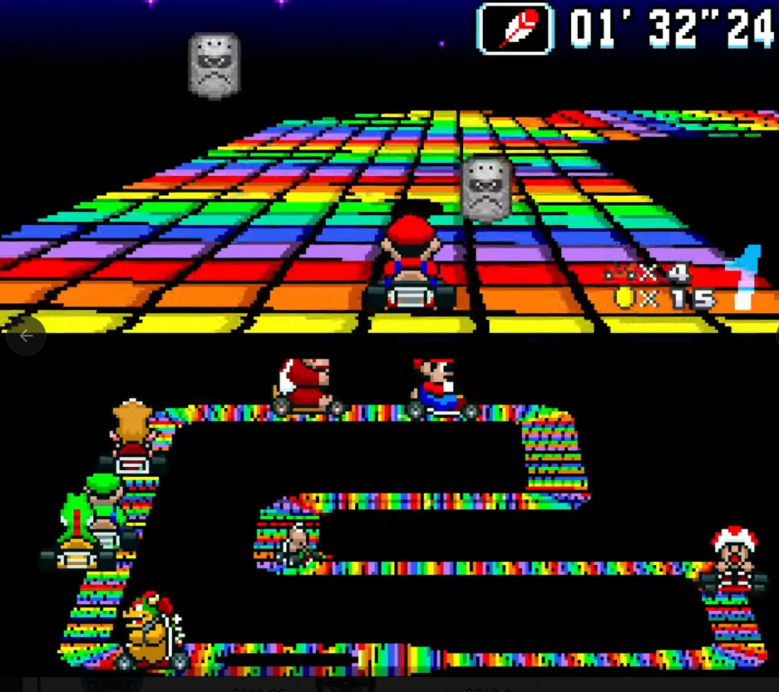779x692 pixels.
Task: Click Princess Peach's marker on the course map
Action: (133, 436)
